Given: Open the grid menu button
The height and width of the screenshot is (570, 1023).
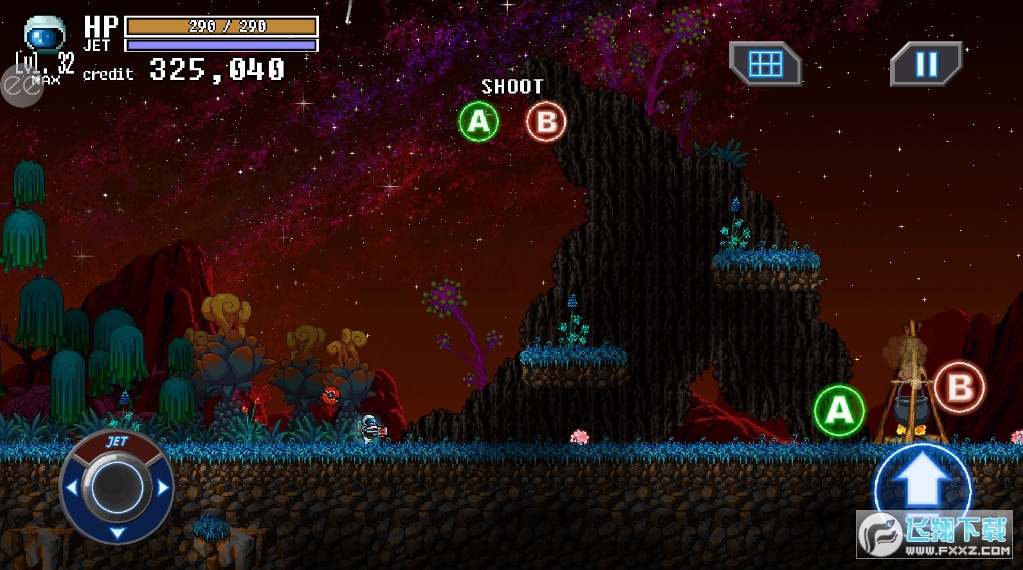Looking at the screenshot, I should tap(765, 64).
